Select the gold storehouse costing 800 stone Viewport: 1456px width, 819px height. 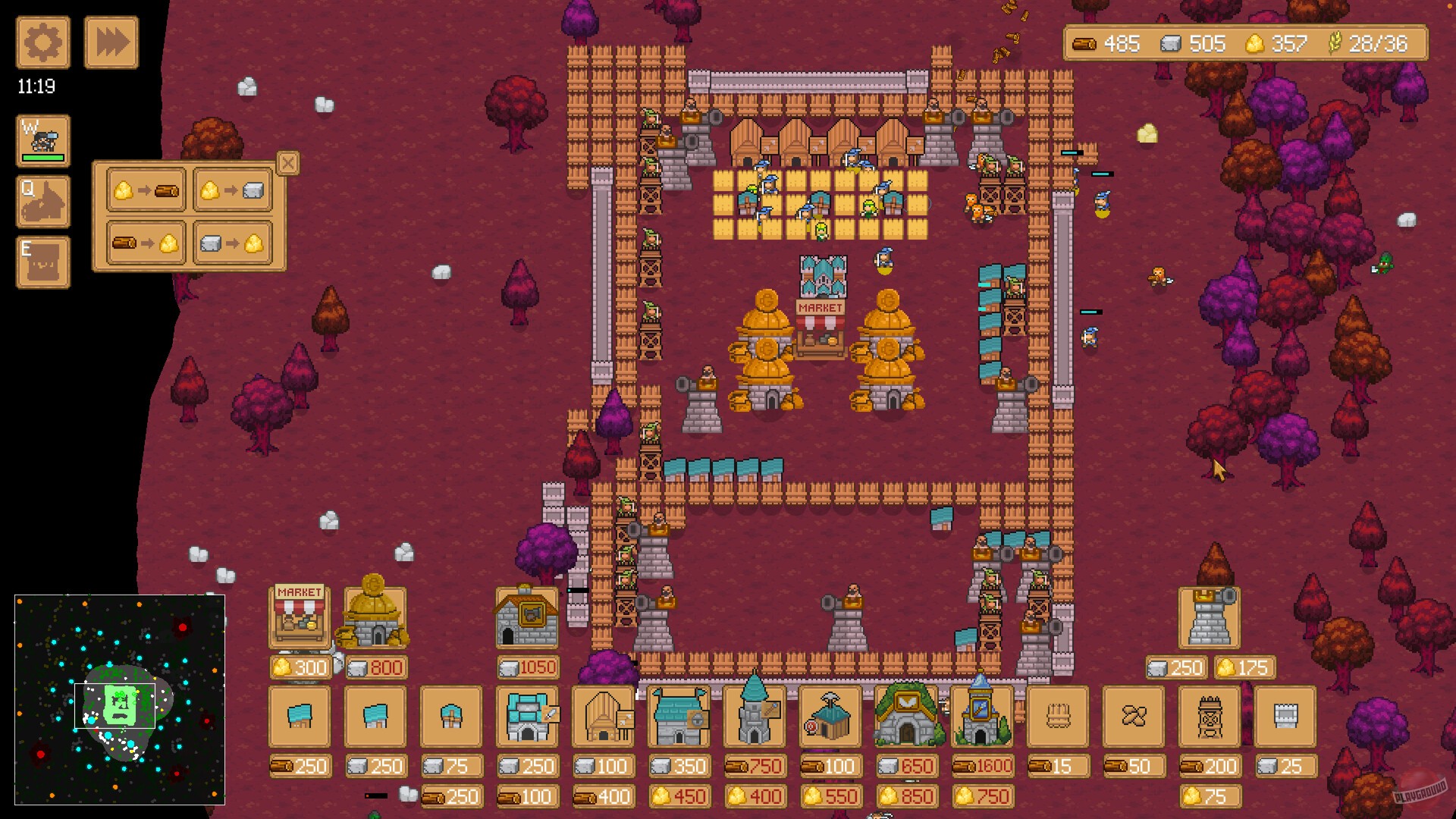click(375, 614)
